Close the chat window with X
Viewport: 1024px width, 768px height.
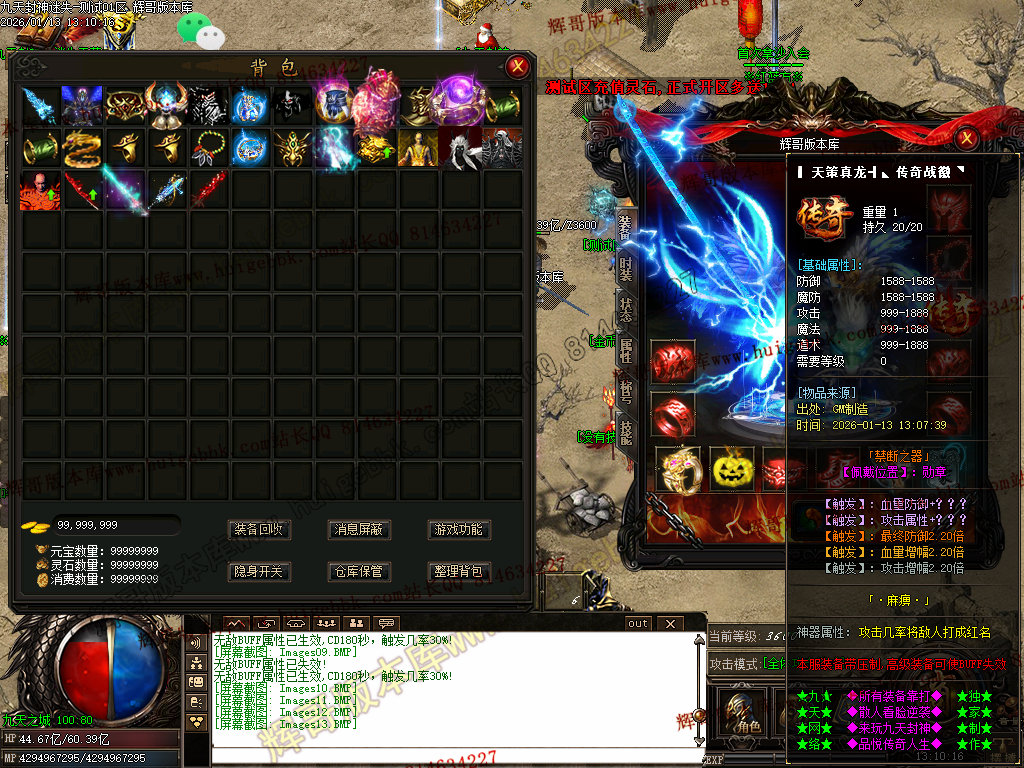[x=669, y=623]
